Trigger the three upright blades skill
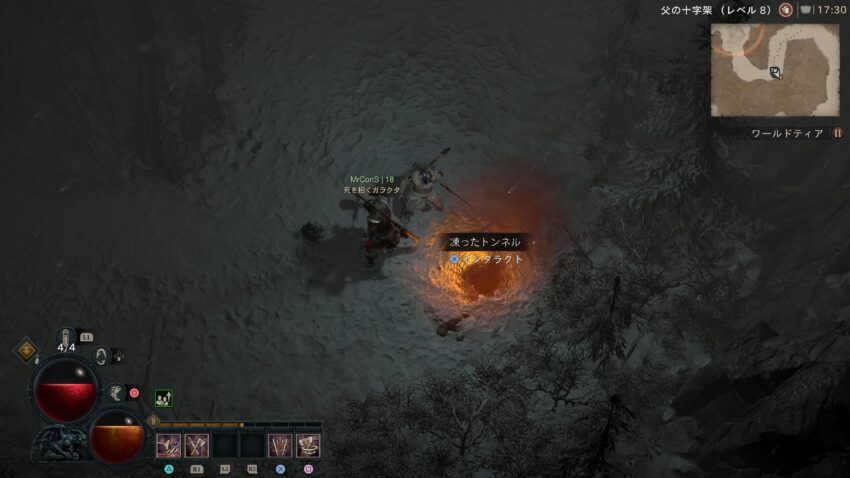850x478 pixels. coord(280,446)
